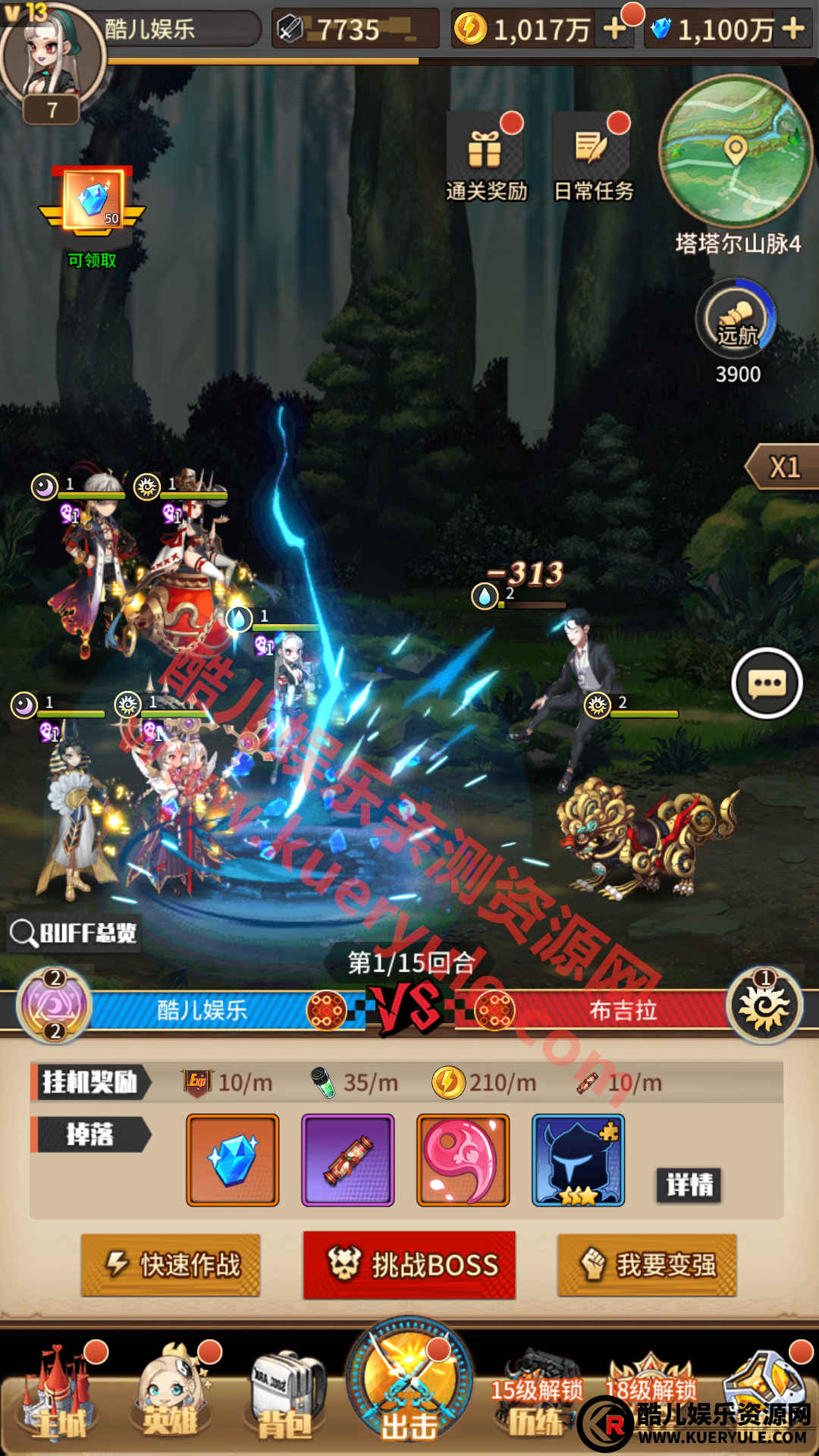This screenshot has width=819, height=1456.
Task: Add more gold coins with plus button
Action: click(x=613, y=30)
